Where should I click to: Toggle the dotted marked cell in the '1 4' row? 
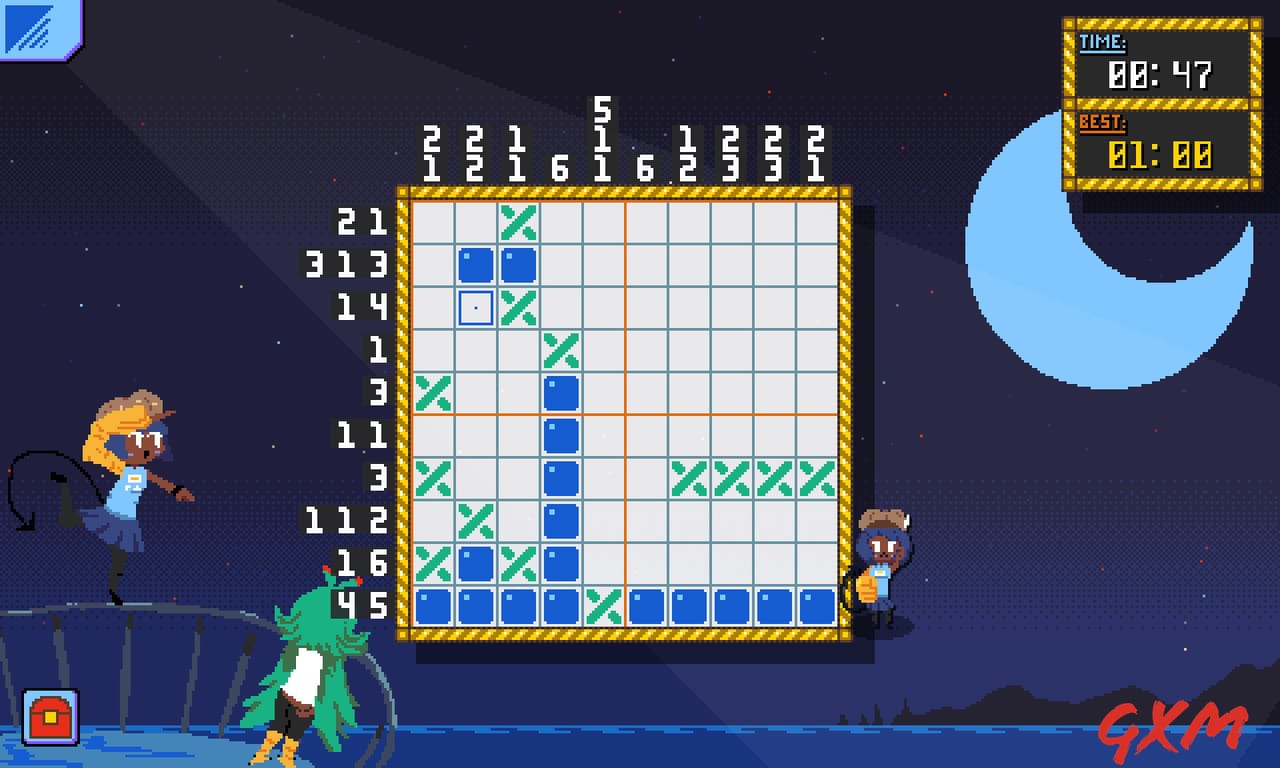pos(475,308)
